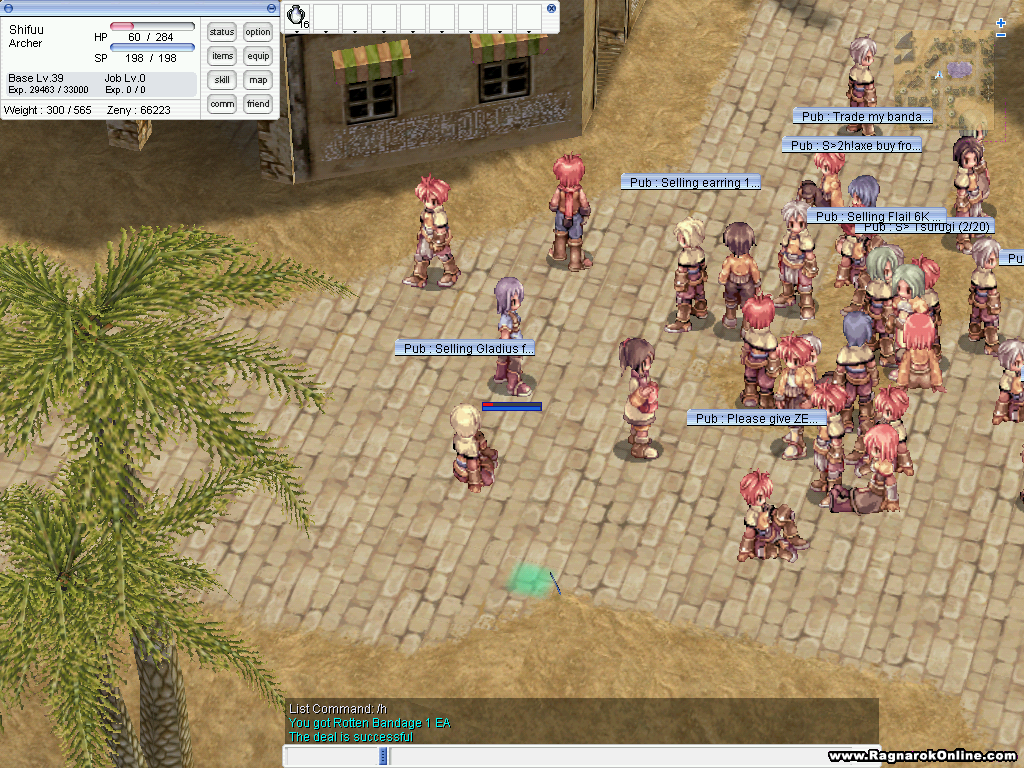
Task: Show the equip window
Action: pos(258,56)
